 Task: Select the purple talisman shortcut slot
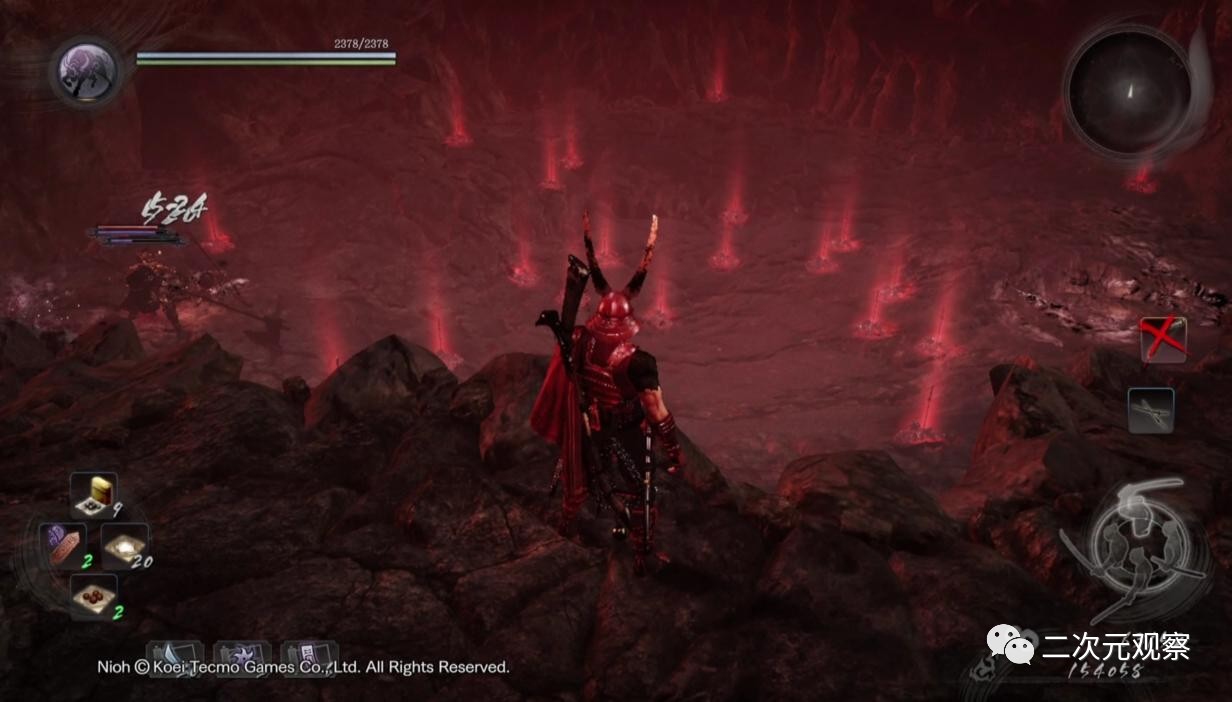coord(63,545)
